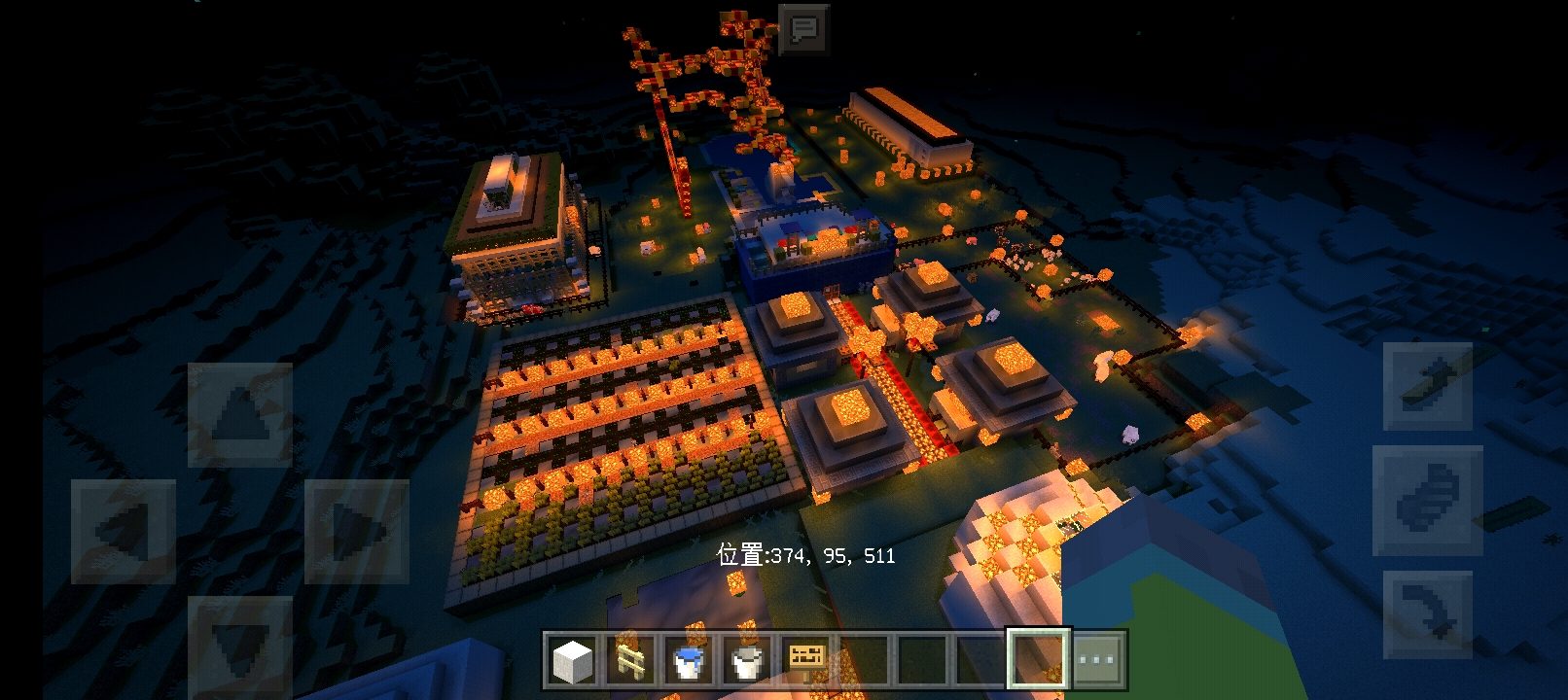Tap the move forward arrow

click(x=239, y=415)
